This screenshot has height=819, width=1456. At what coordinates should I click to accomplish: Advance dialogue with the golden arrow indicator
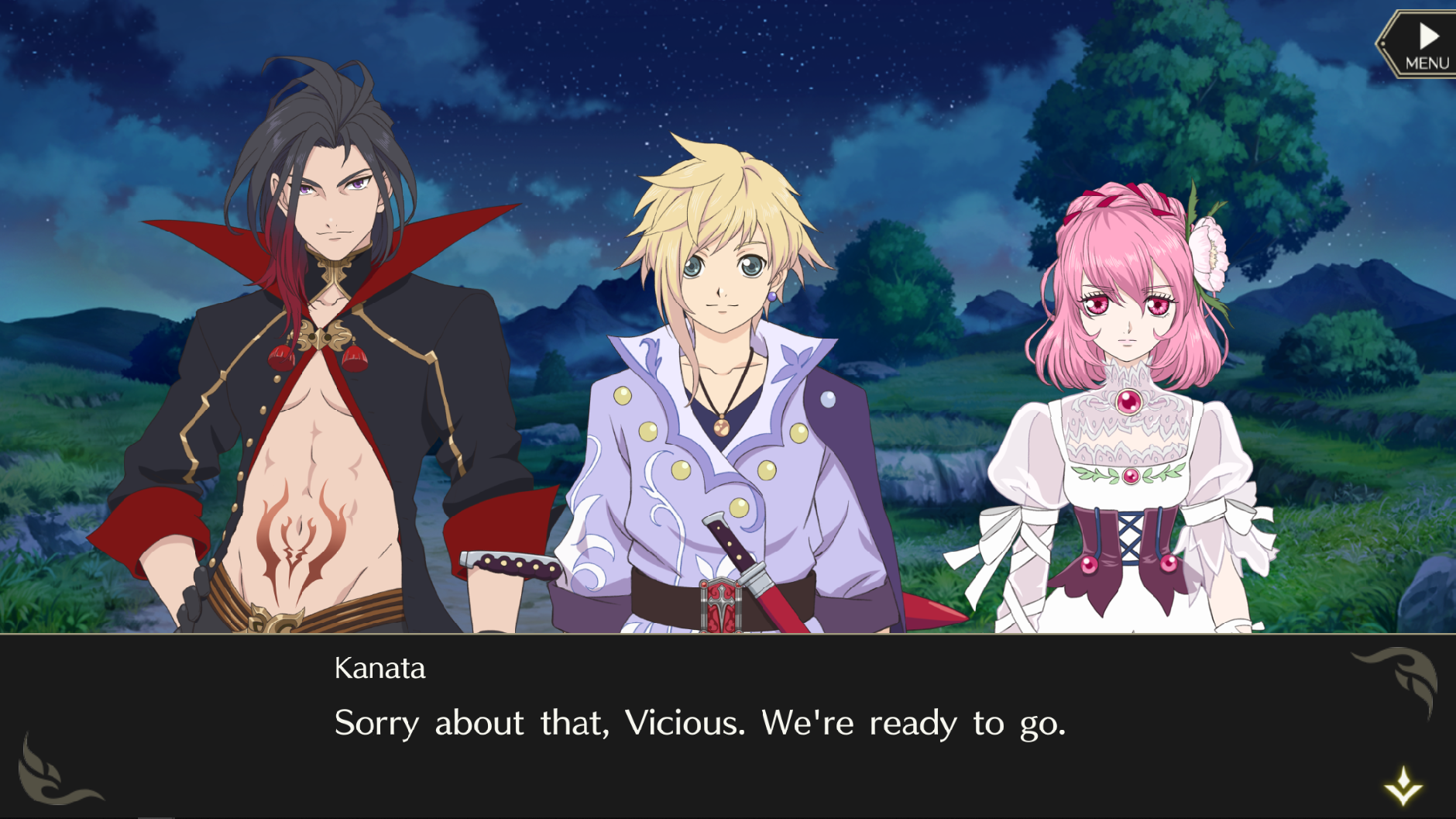click(x=1403, y=786)
